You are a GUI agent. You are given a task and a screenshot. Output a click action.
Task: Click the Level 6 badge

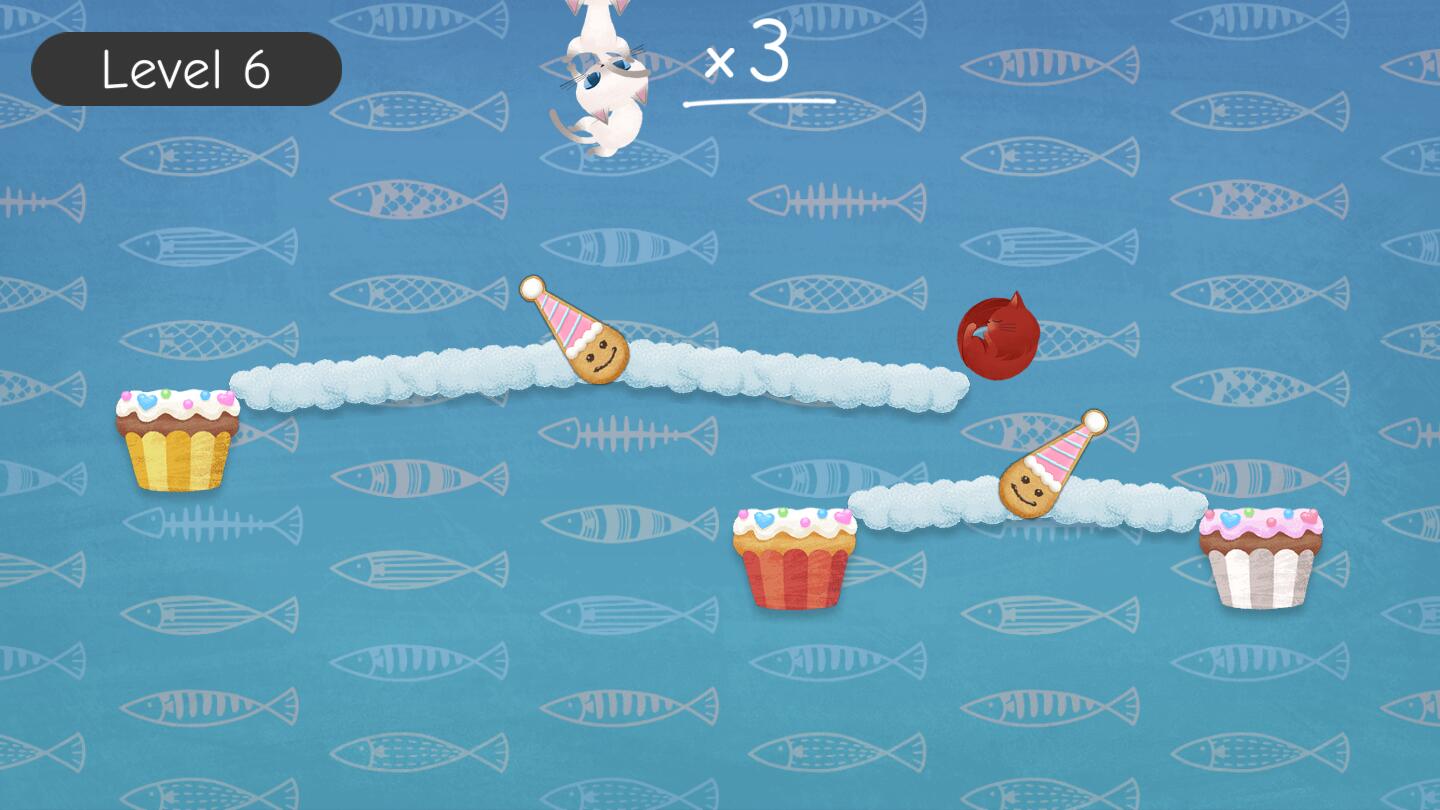(186, 67)
